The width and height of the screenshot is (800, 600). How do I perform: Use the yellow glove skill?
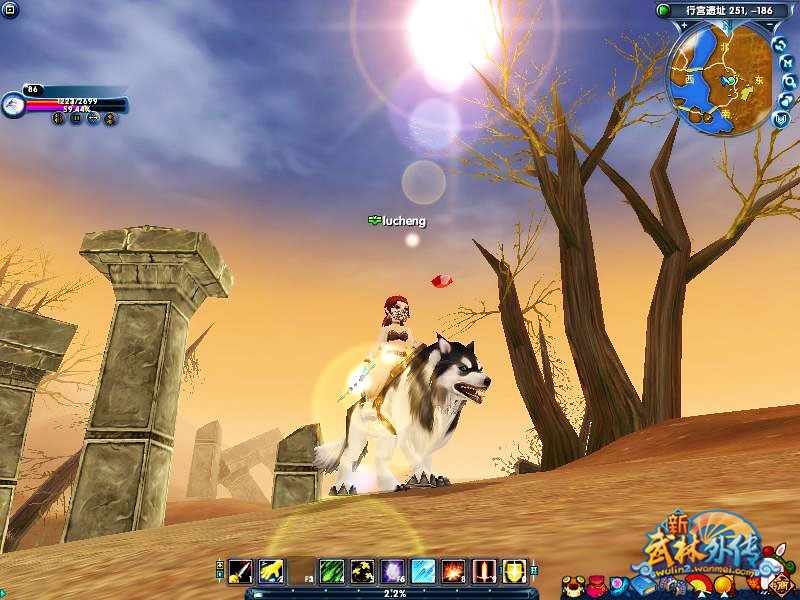click(271, 571)
